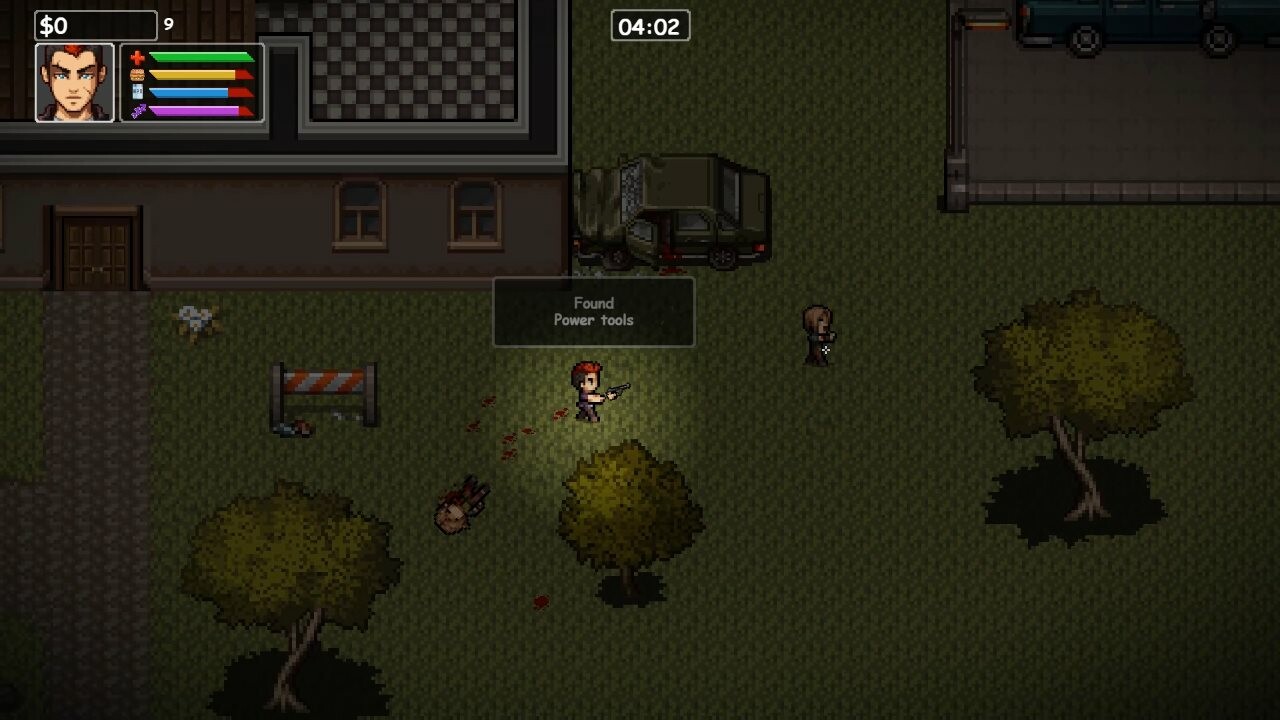This screenshot has height=720, width=1280.
Task: Click the 04:02 timer display
Action: (651, 26)
